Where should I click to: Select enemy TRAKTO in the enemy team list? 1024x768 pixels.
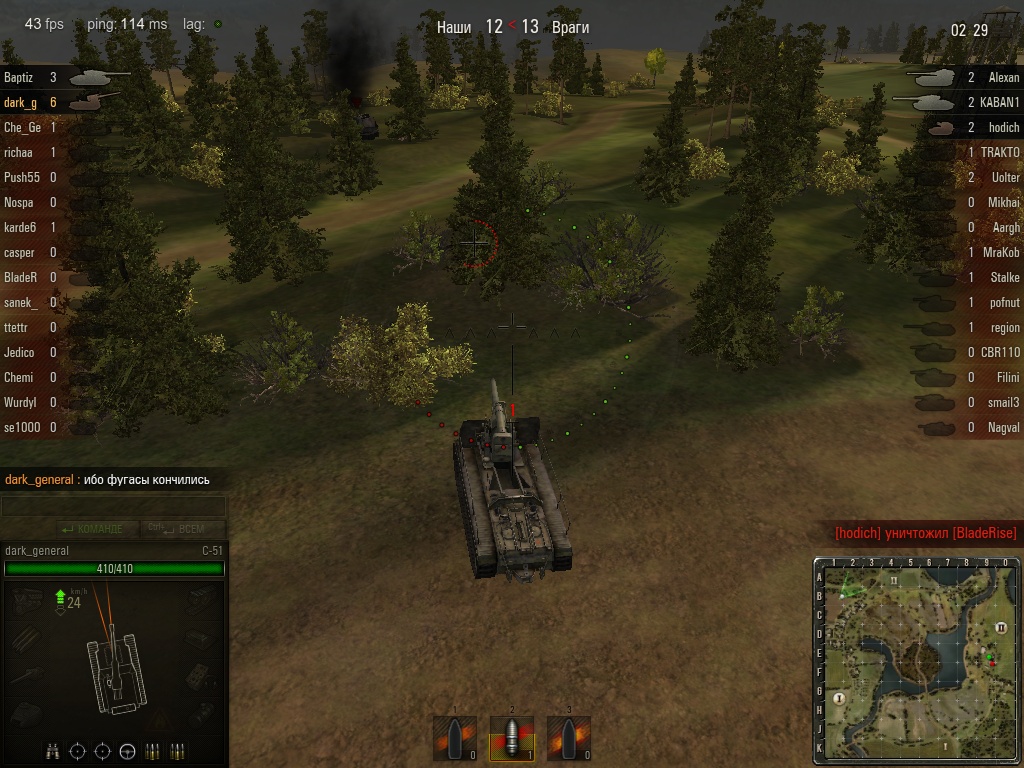pyautogui.click(x=999, y=152)
